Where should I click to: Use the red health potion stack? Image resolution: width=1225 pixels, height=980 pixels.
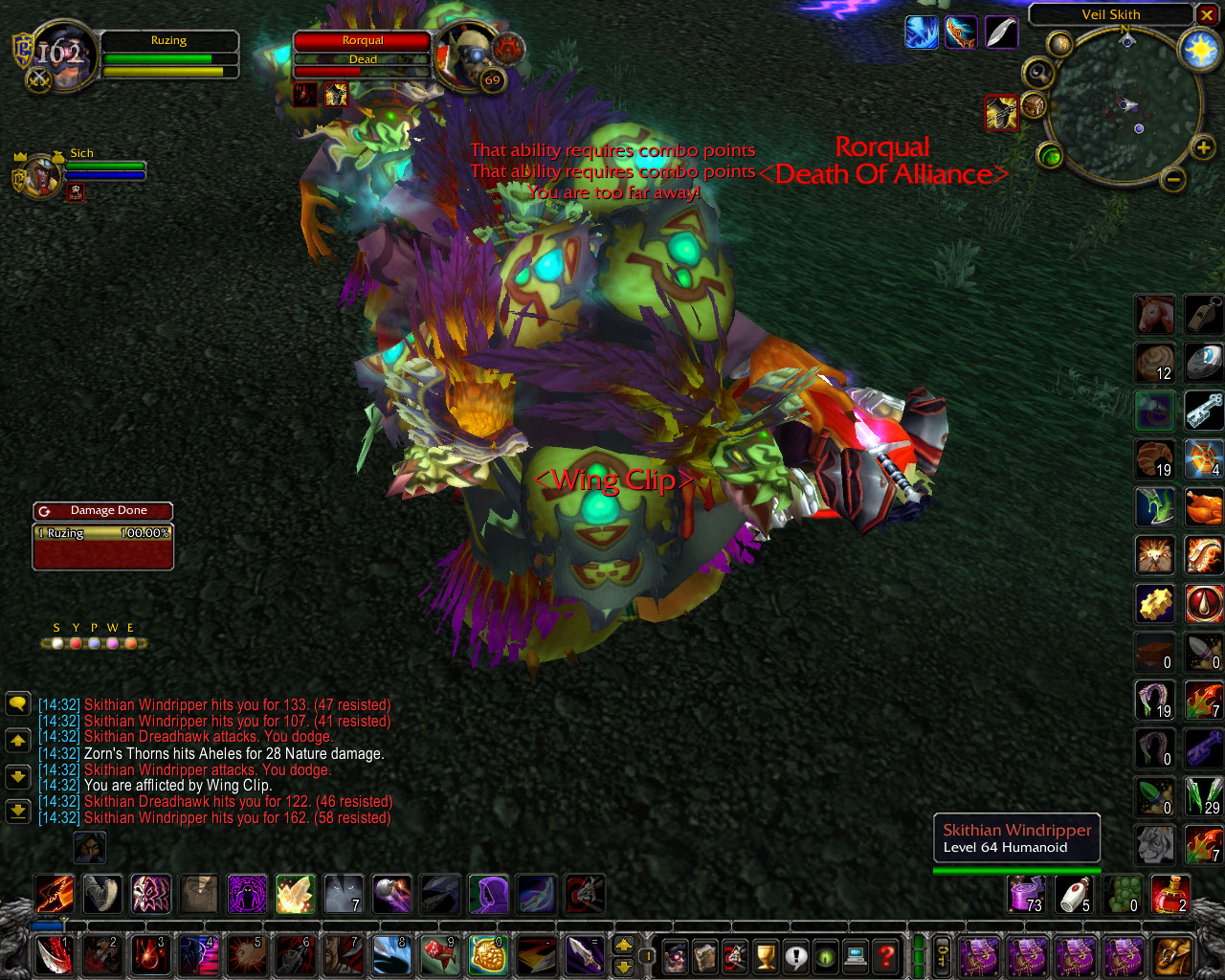click(x=1169, y=894)
